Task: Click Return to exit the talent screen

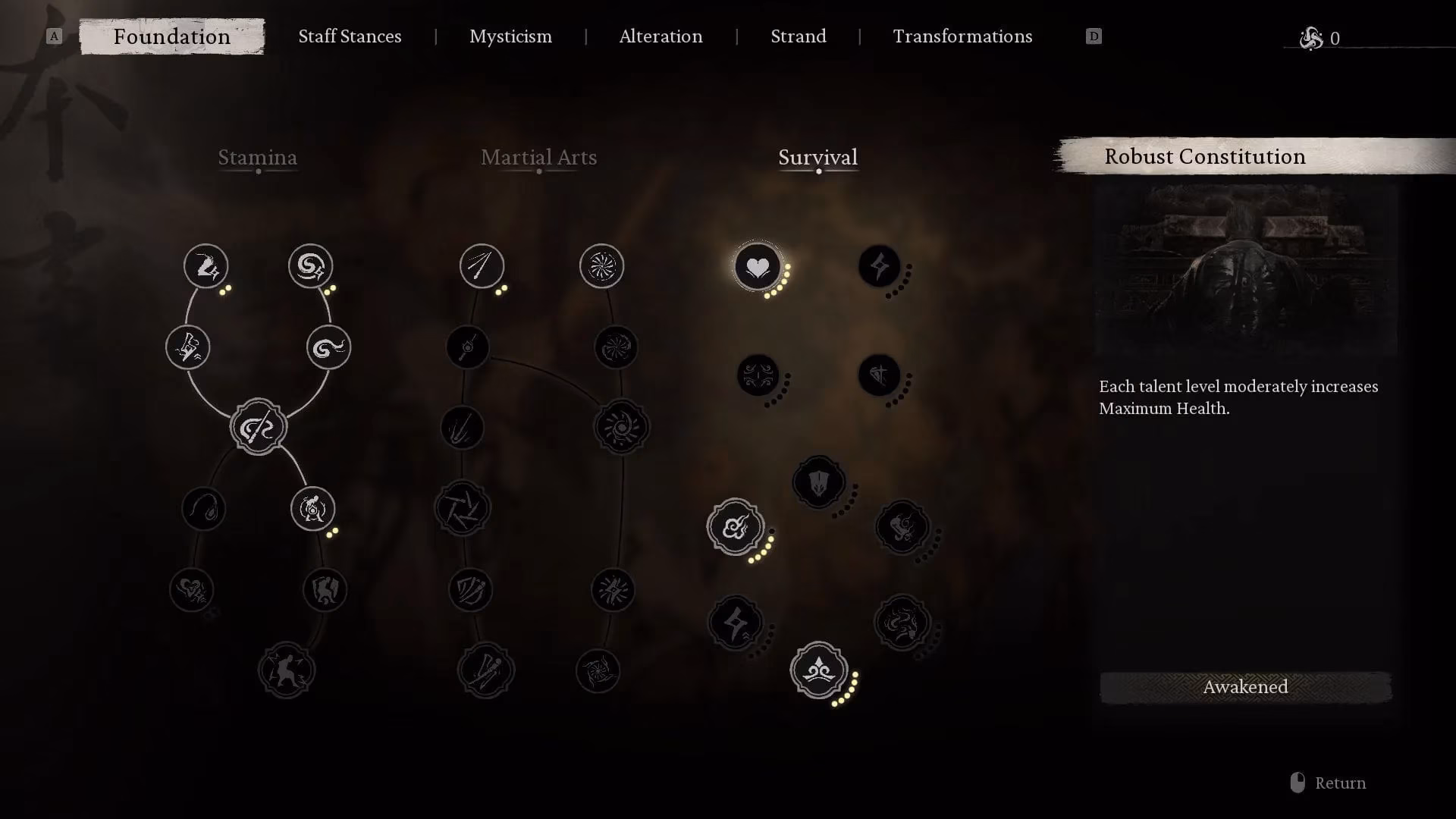Action: (1339, 783)
